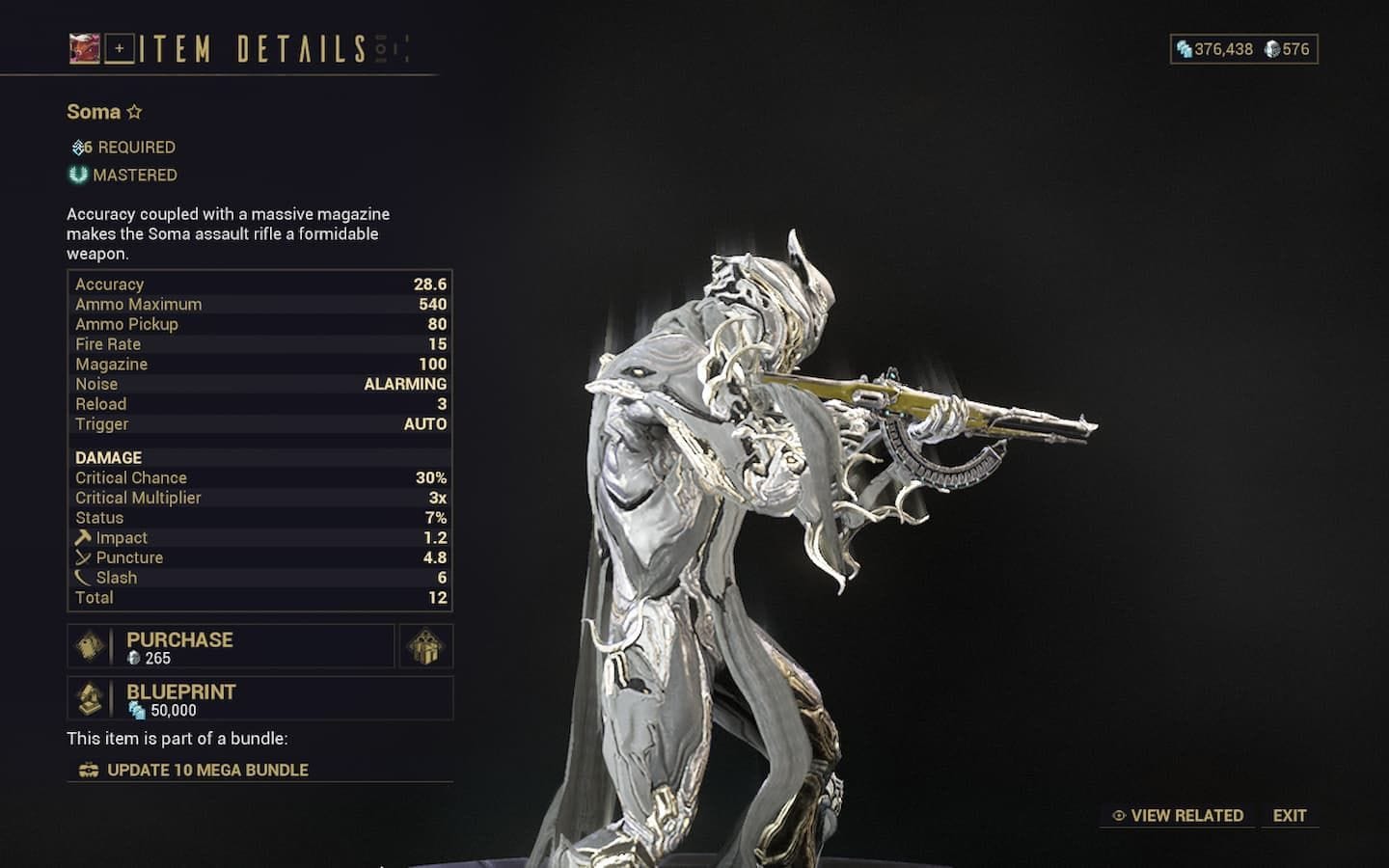Screen dimensions: 1389x868
Task: Select the Slash damage icon
Action: tap(83, 577)
